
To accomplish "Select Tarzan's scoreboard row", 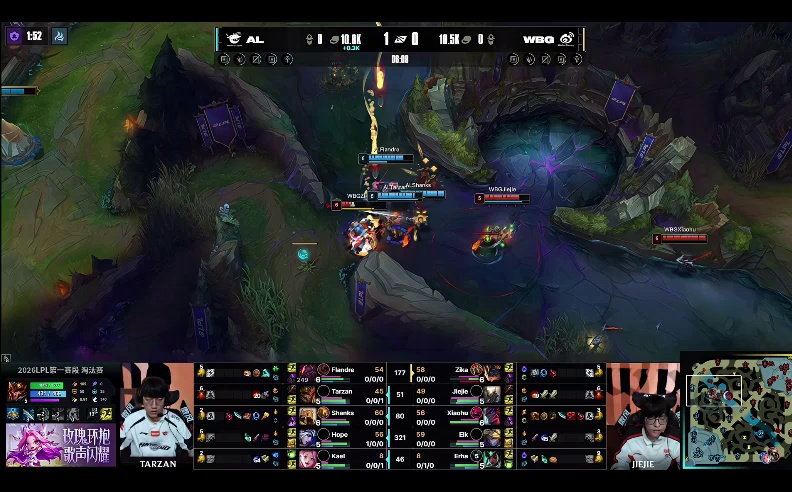I will click(x=342, y=392).
